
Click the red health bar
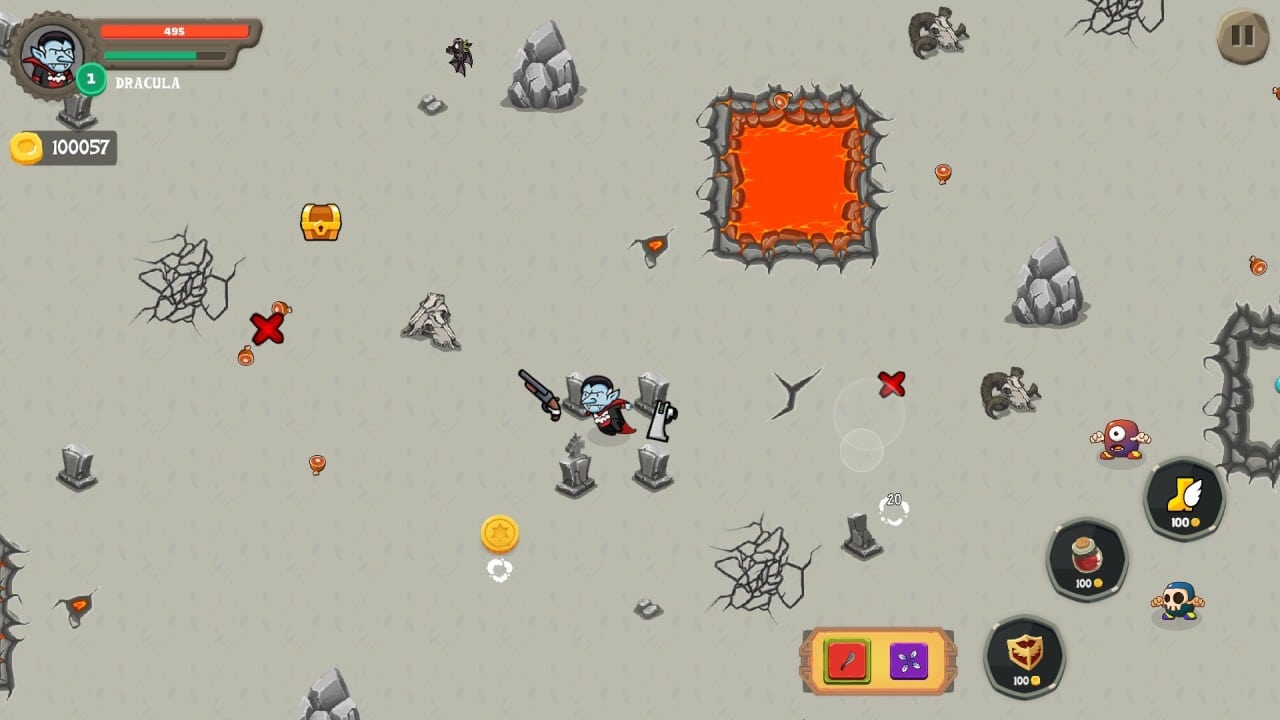pos(175,30)
